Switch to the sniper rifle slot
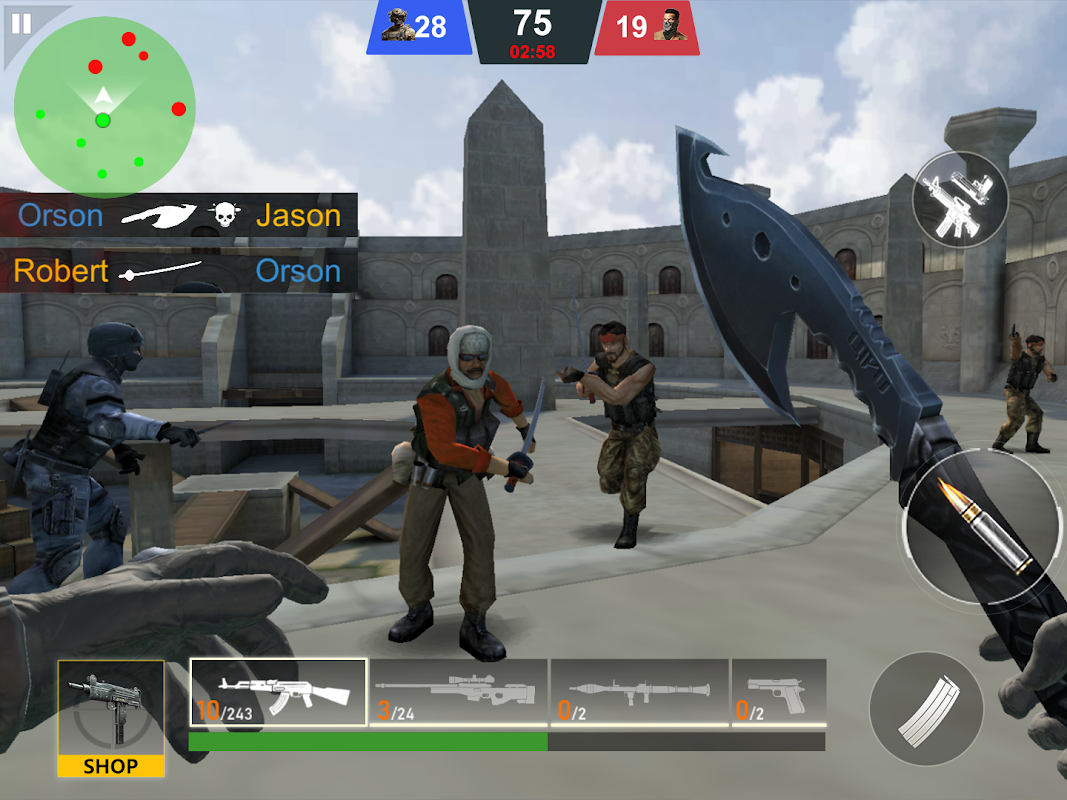The image size is (1067, 800). (458, 692)
